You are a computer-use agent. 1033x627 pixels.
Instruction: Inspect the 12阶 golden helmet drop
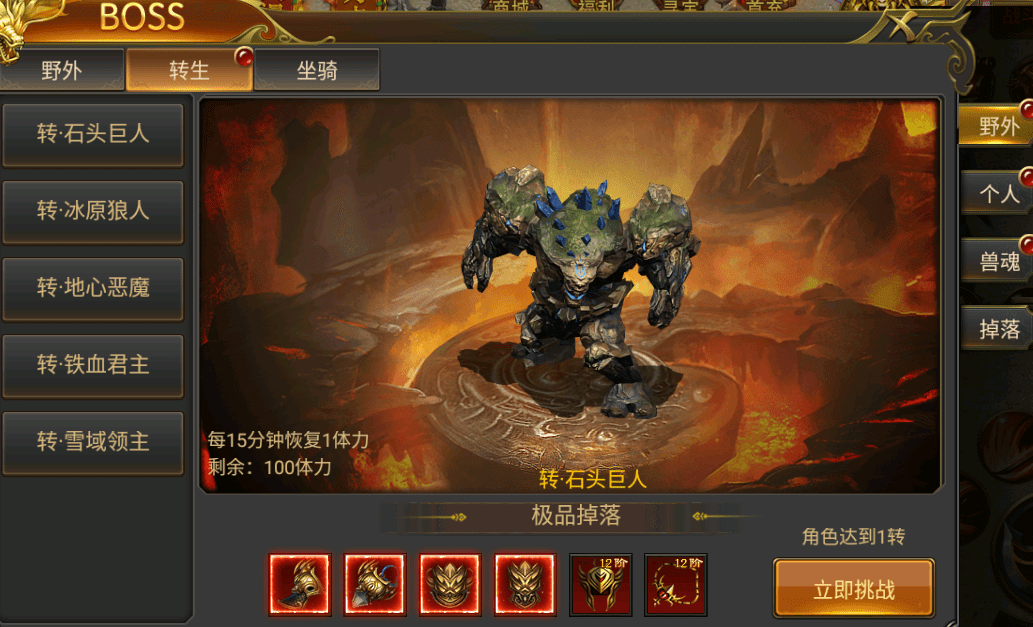coord(600,585)
